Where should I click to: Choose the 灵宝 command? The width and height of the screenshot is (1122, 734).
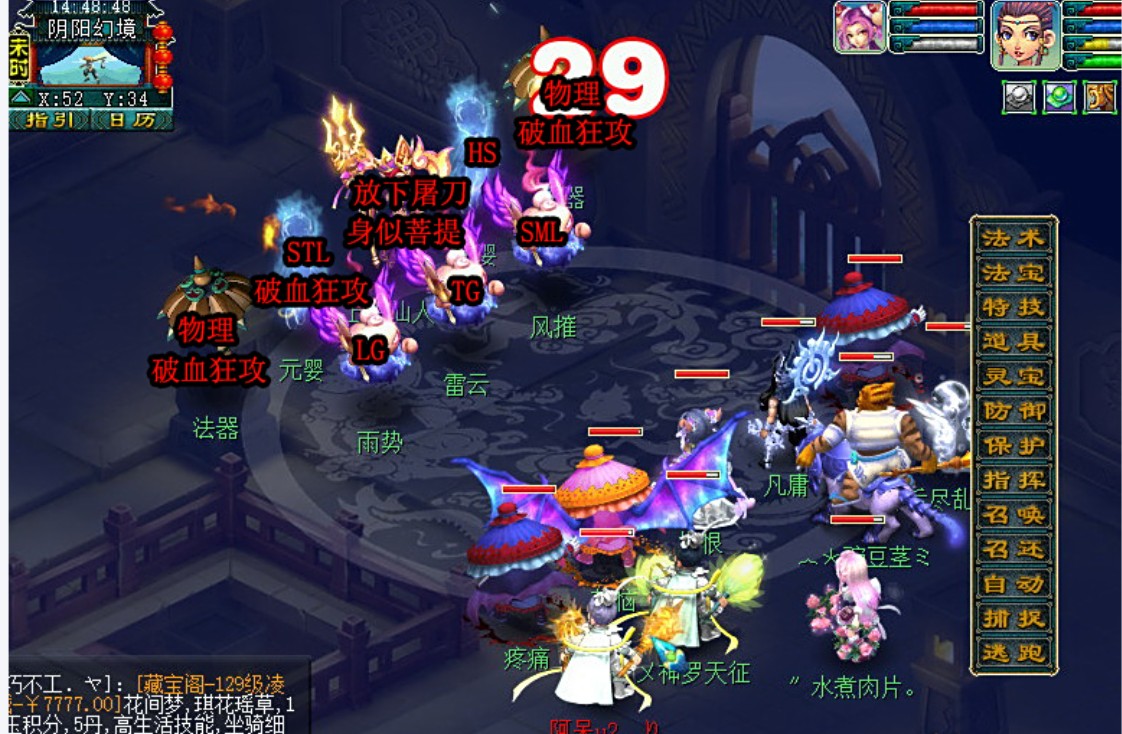[1013, 377]
